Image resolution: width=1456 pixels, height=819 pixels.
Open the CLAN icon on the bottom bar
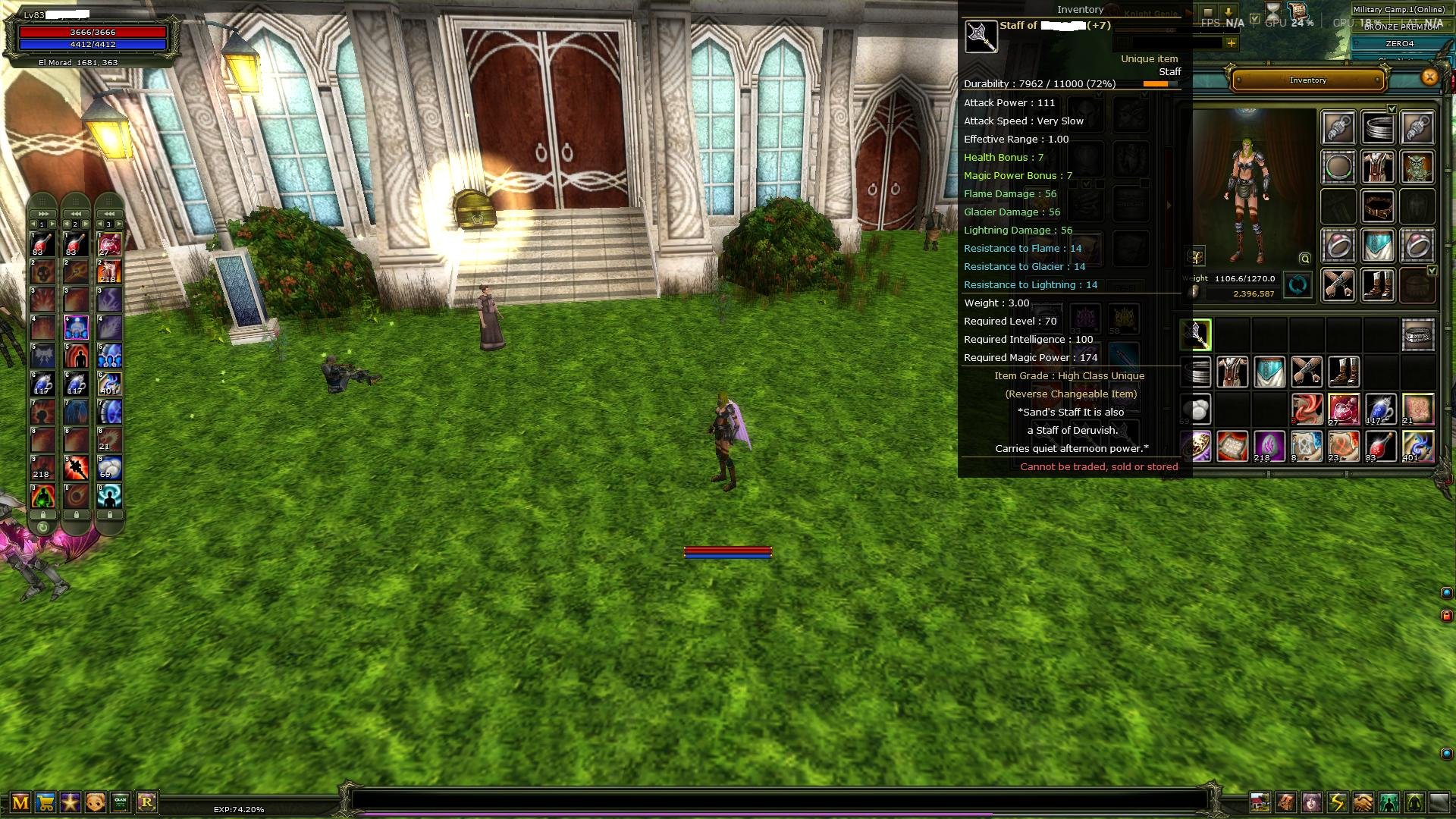pyautogui.click(x=120, y=802)
